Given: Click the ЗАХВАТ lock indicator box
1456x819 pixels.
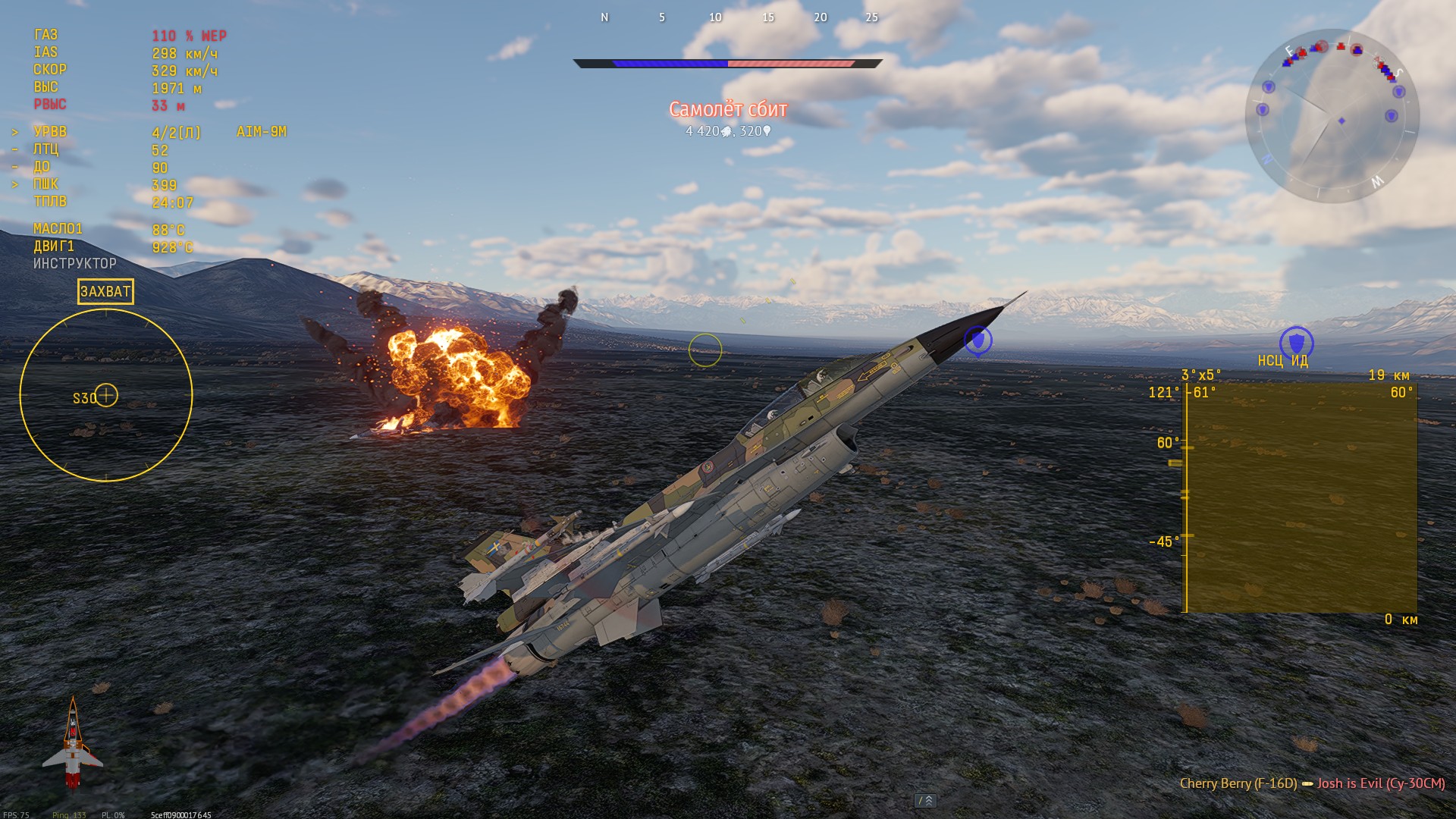Looking at the screenshot, I should point(105,291).
